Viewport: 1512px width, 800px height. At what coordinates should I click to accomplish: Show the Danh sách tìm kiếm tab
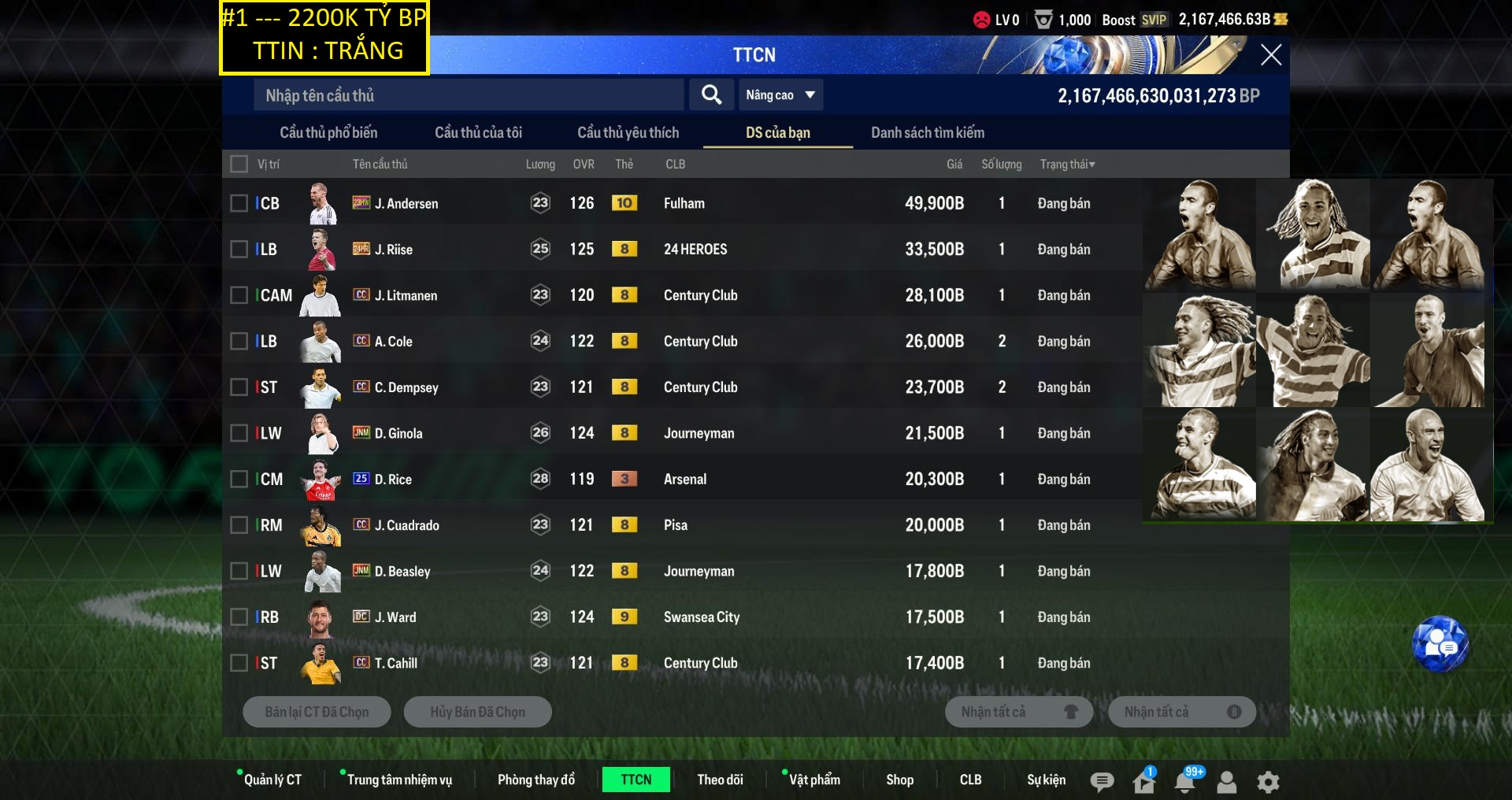click(927, 132)
